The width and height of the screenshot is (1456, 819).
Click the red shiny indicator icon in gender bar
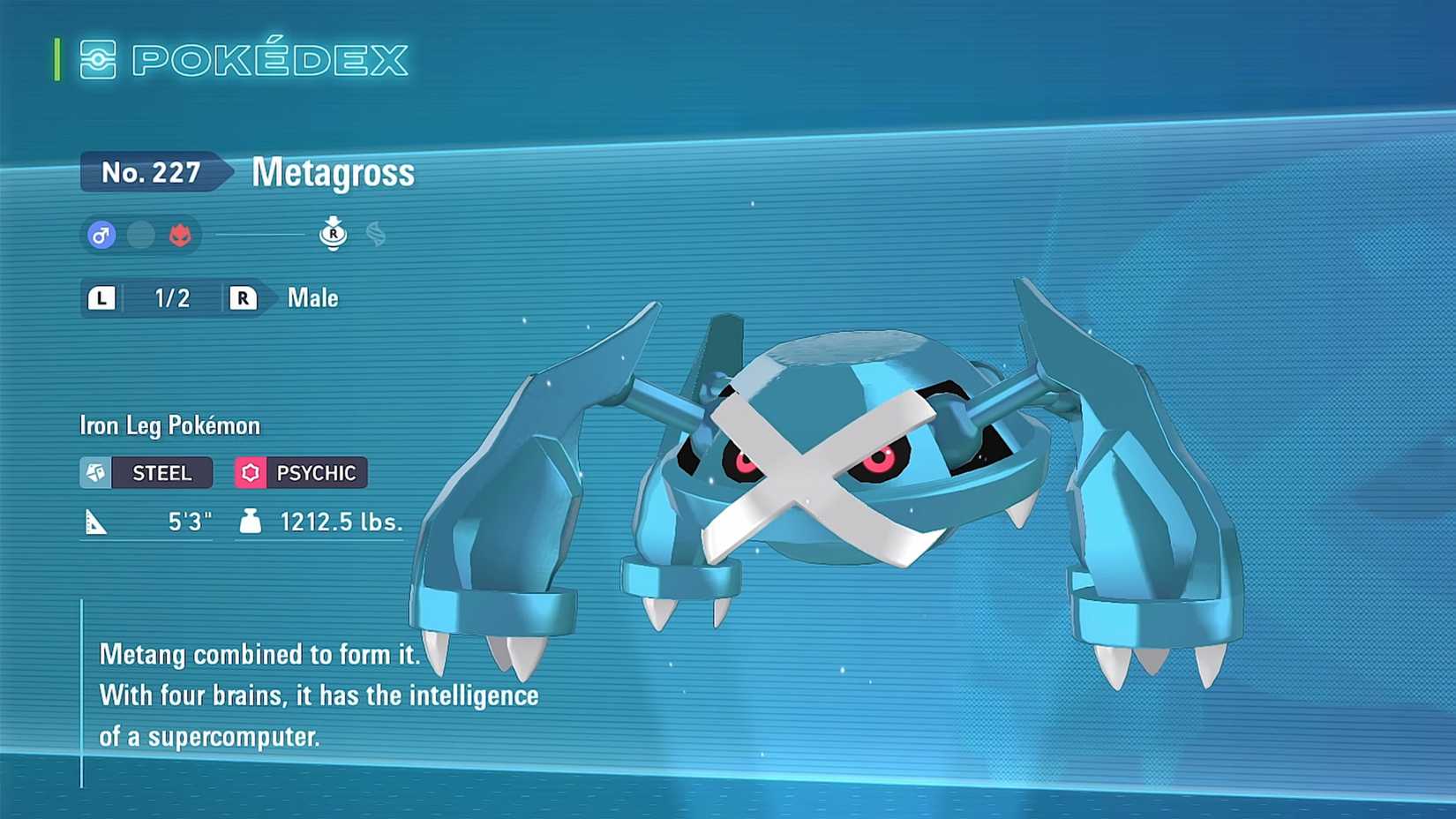coord(178,235)
